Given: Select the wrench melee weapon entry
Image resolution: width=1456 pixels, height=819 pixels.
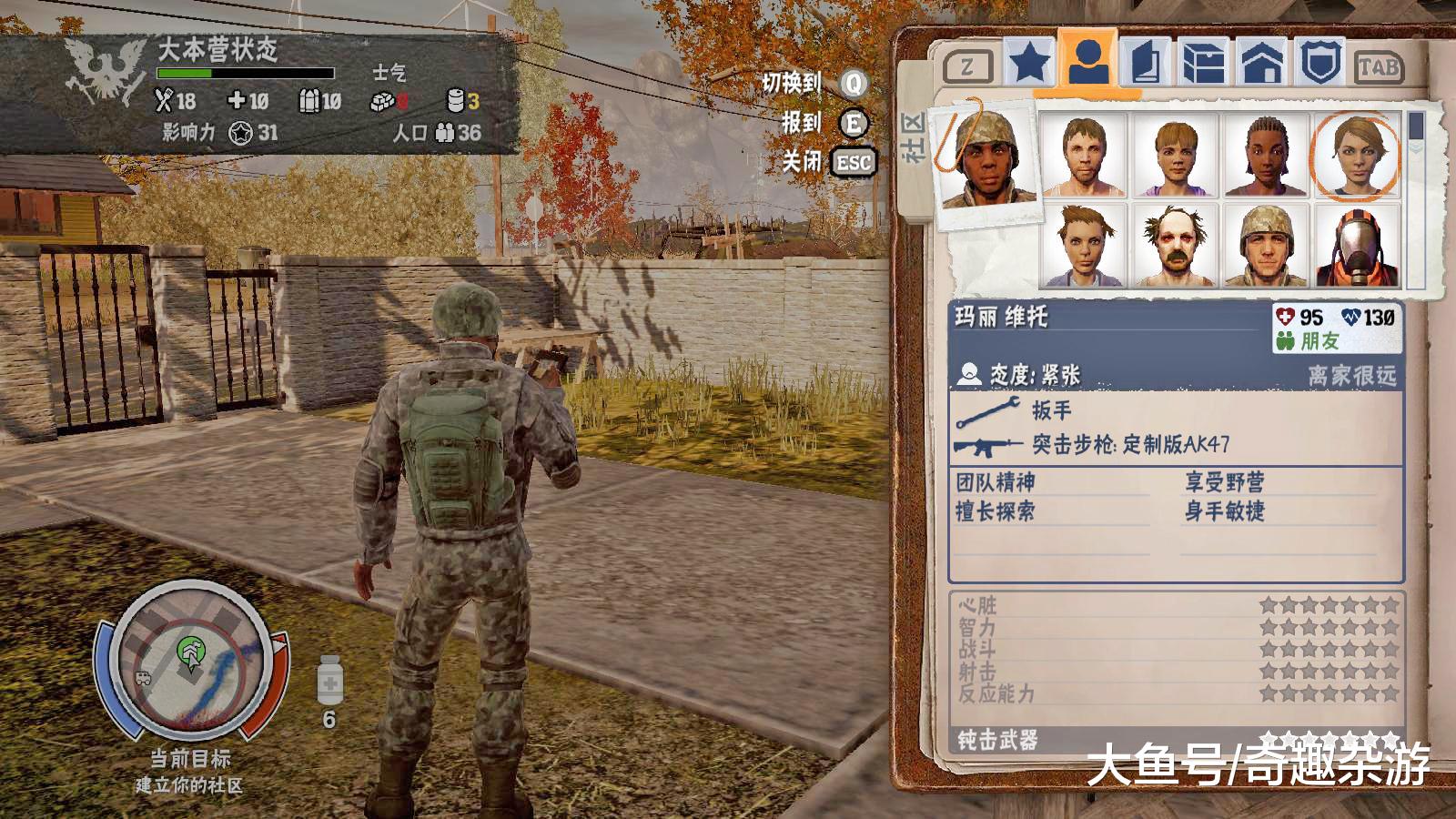Looking at the screenshot, I should click(x=1051, y=411).
